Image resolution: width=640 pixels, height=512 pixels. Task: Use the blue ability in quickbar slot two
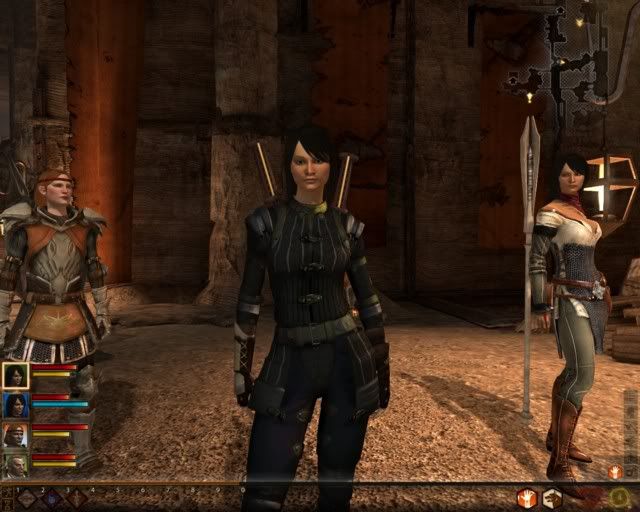pos(52,497)
